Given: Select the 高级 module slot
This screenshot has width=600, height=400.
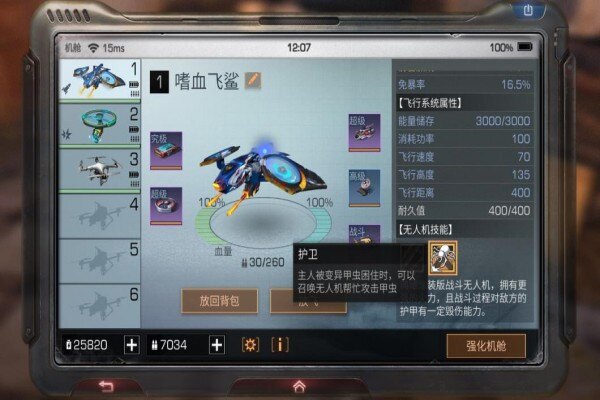Looking at the screenshot, I should coord(363,188).
